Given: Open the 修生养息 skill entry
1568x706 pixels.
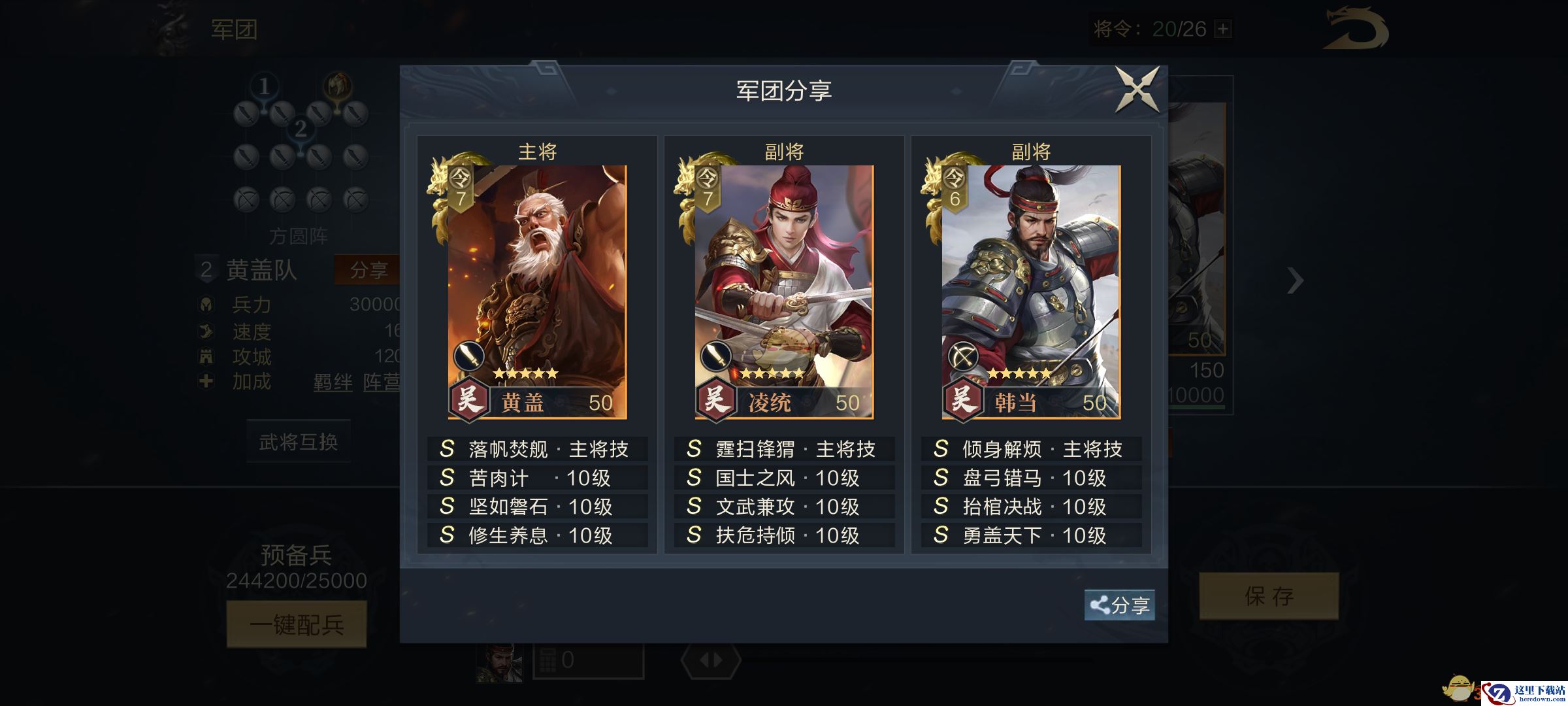Looking at the screenshot, I should (537, 535).
